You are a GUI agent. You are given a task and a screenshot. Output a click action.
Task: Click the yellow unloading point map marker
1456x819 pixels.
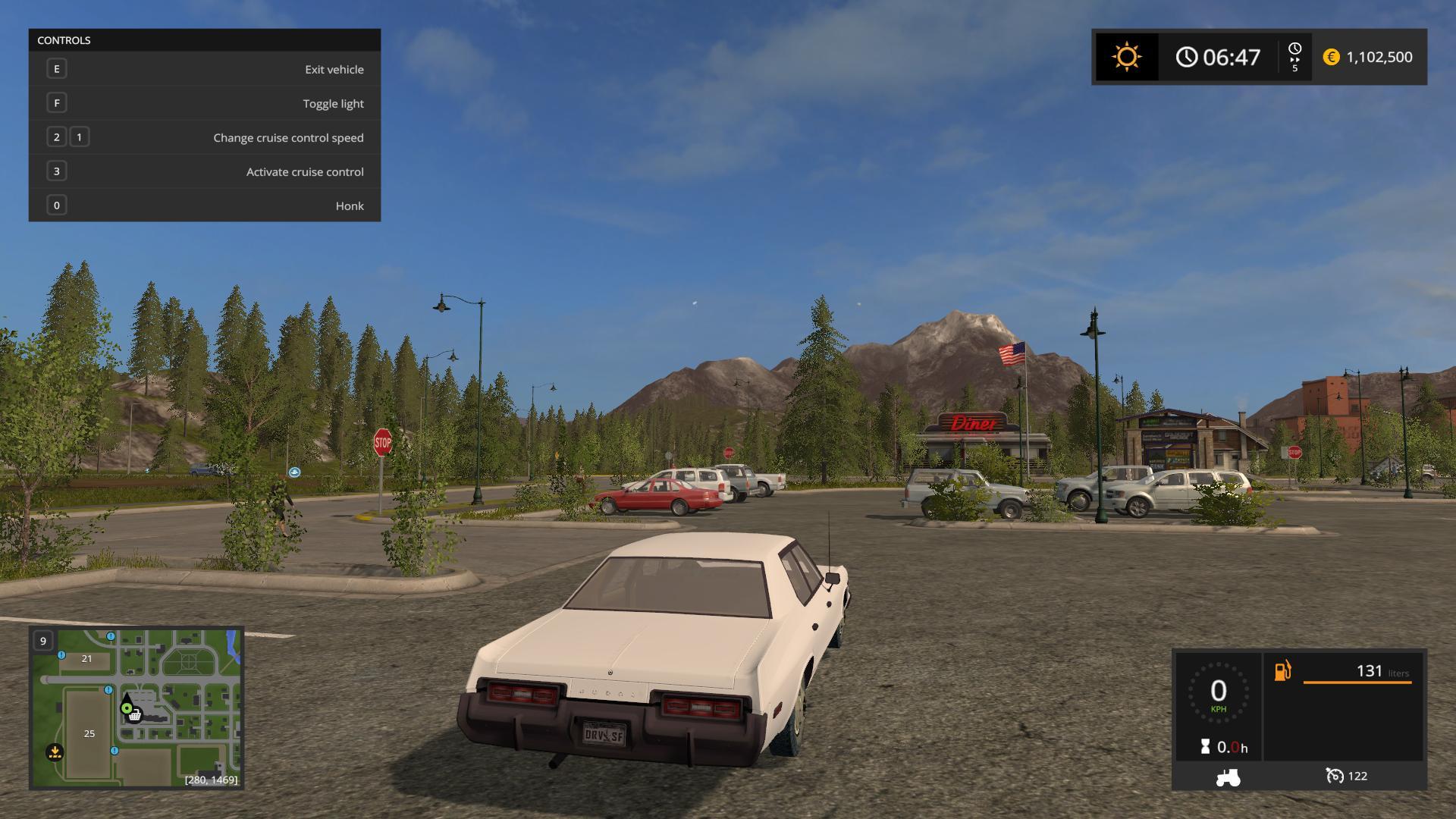55,752
